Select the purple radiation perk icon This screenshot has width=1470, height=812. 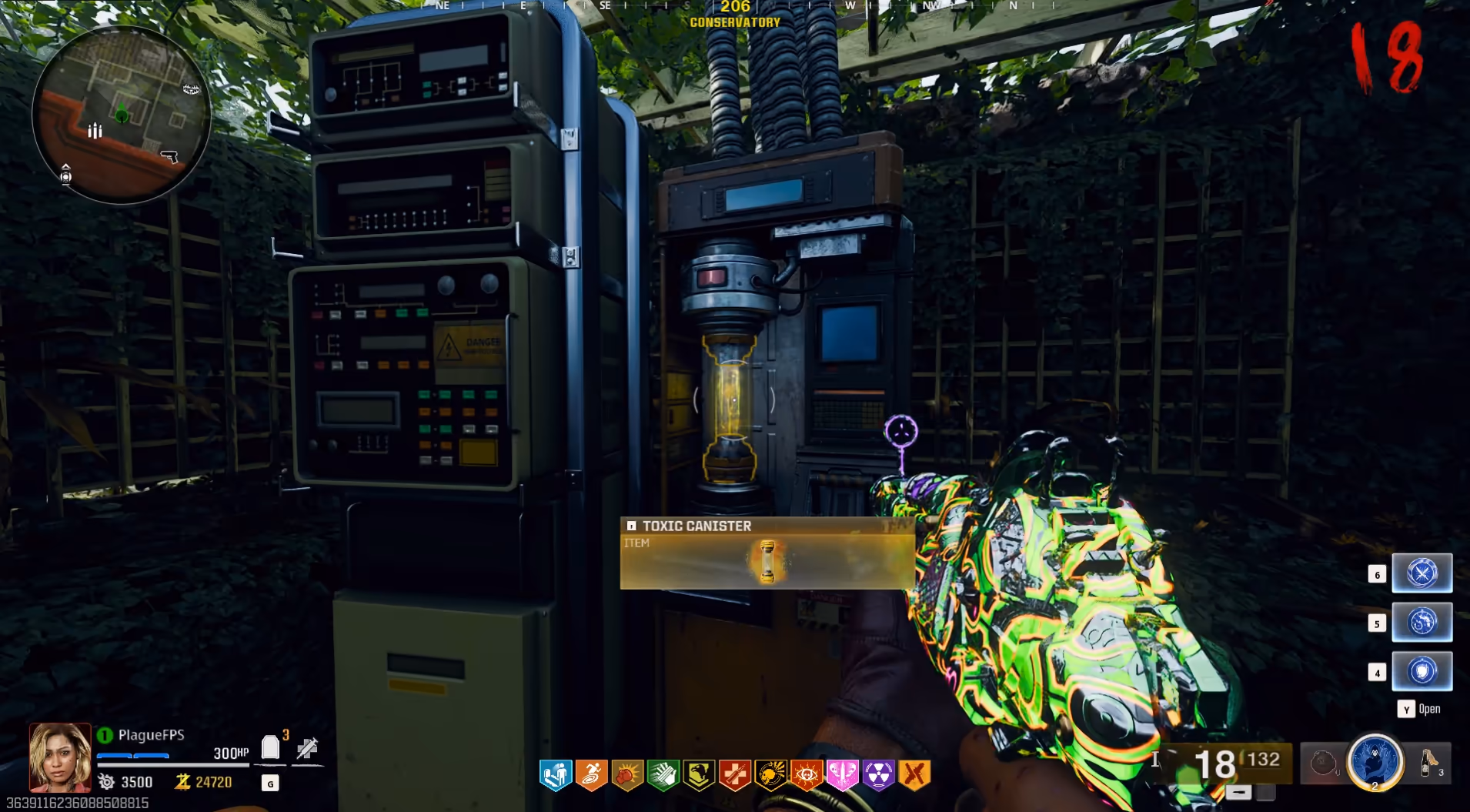878,775
